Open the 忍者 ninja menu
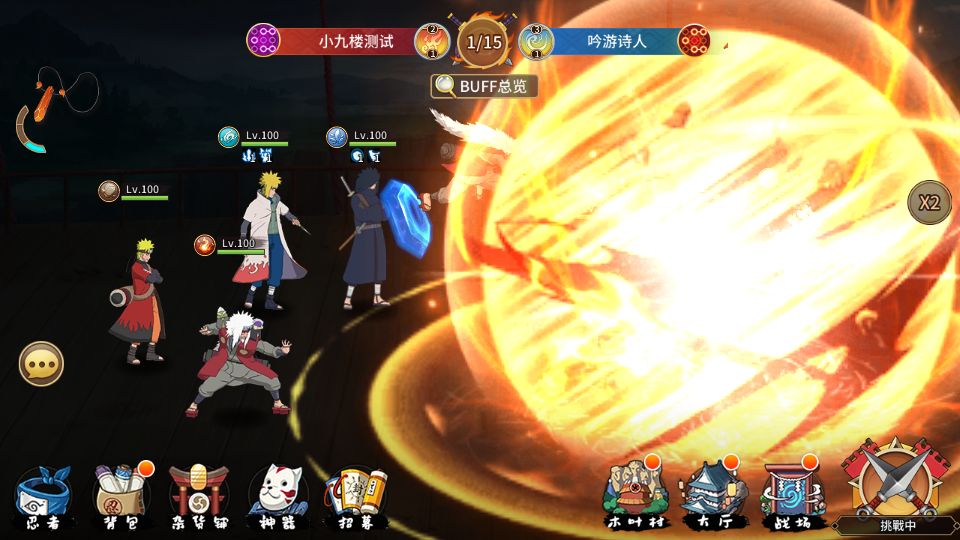Image resolution: width=960 pixels, height=540 pixels. [42, 494]
